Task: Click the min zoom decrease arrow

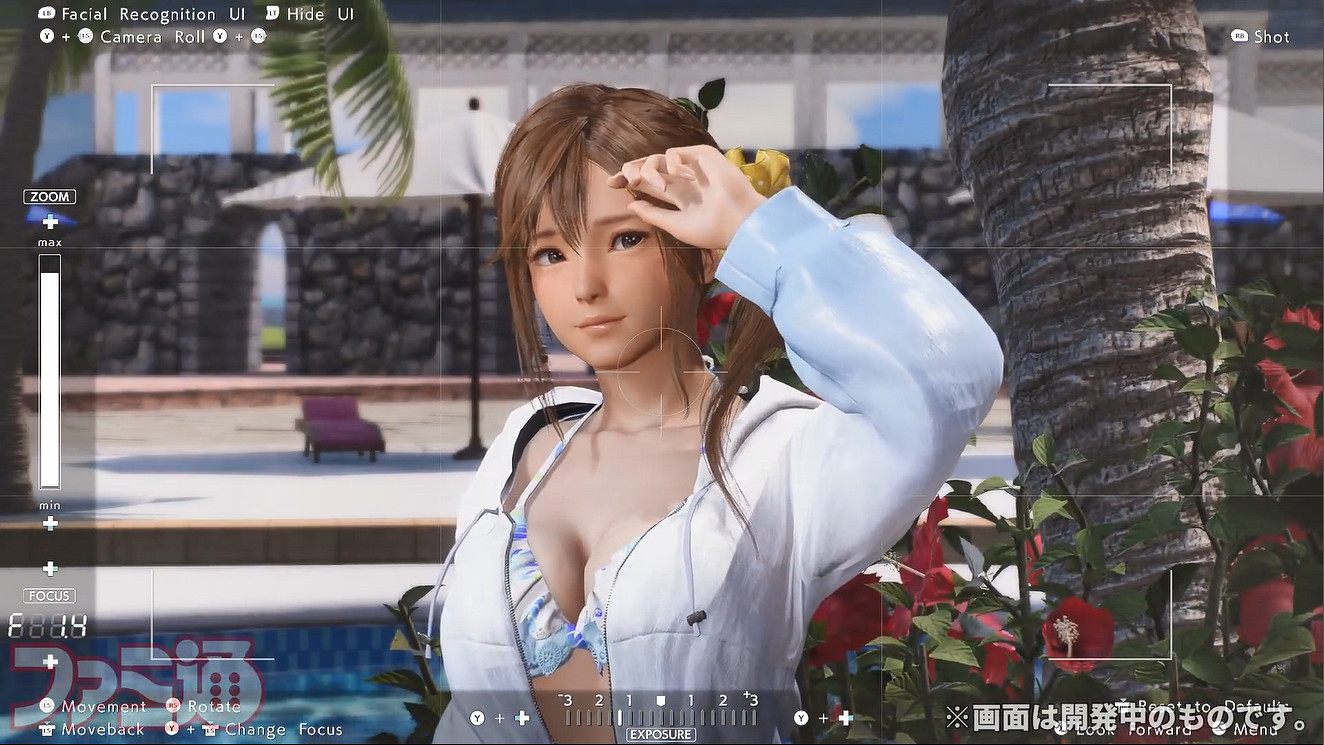Action: click(49, 523)
